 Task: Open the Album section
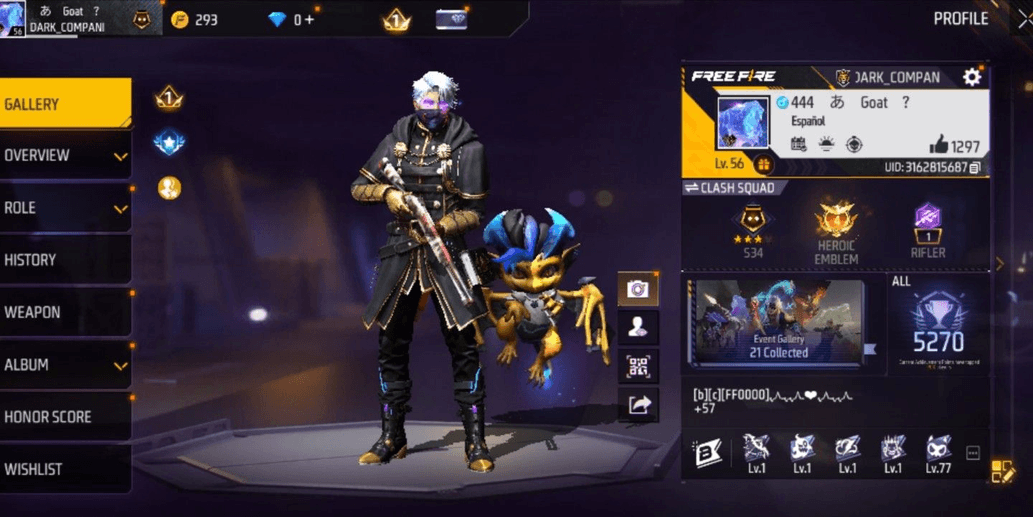point(65,365)
